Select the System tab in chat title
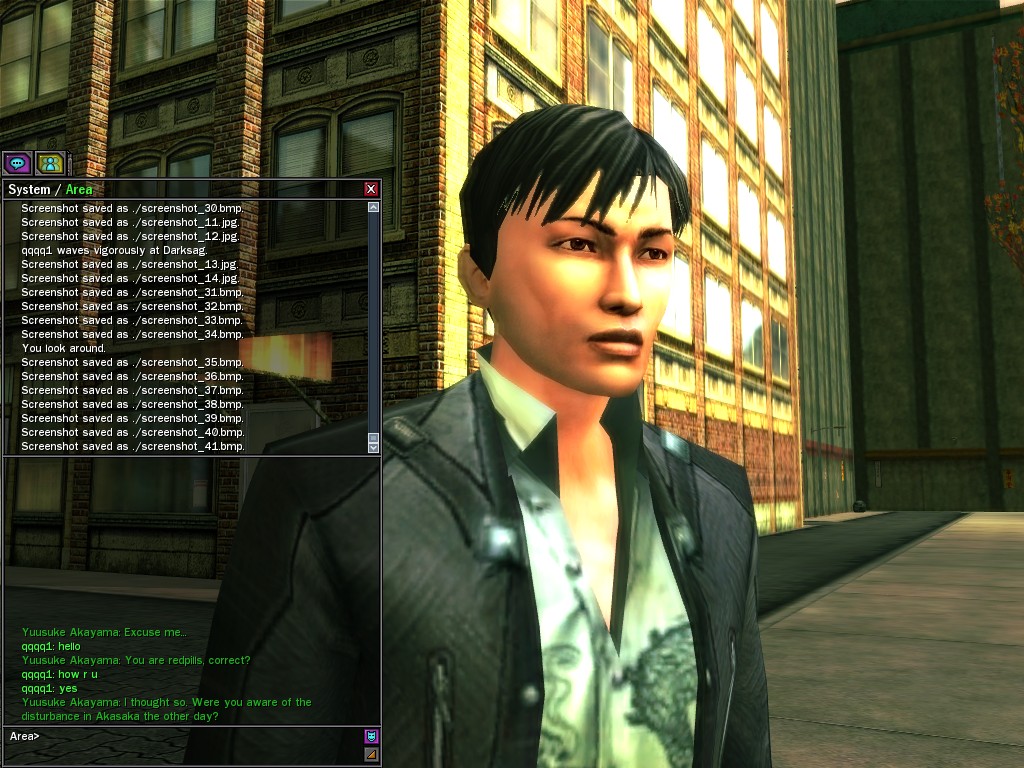Screen dimensions: 1024x768 click(28, 189)
